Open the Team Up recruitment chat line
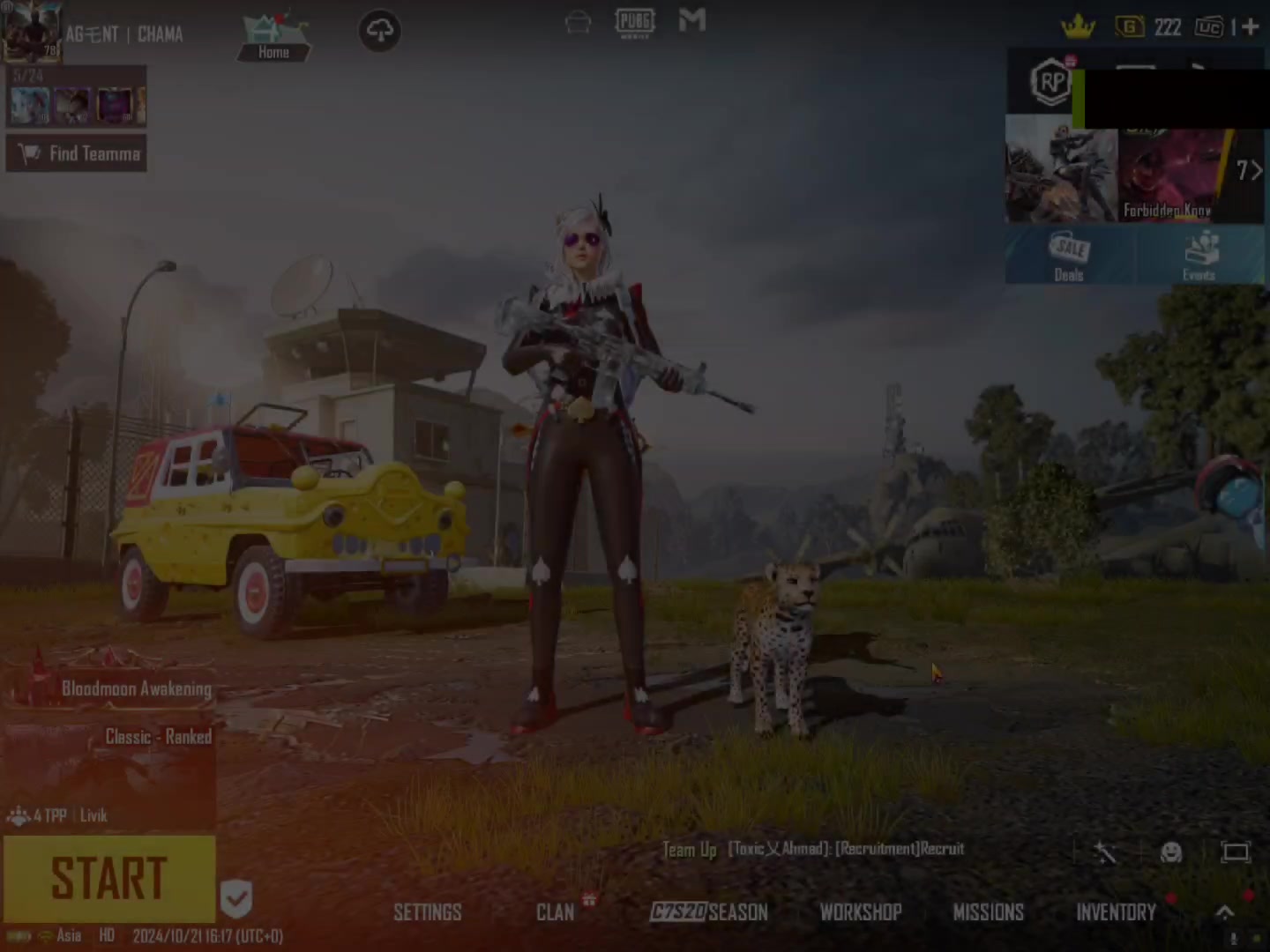The height and width of the screenshot is (952, 1270). tap(813, 849)
